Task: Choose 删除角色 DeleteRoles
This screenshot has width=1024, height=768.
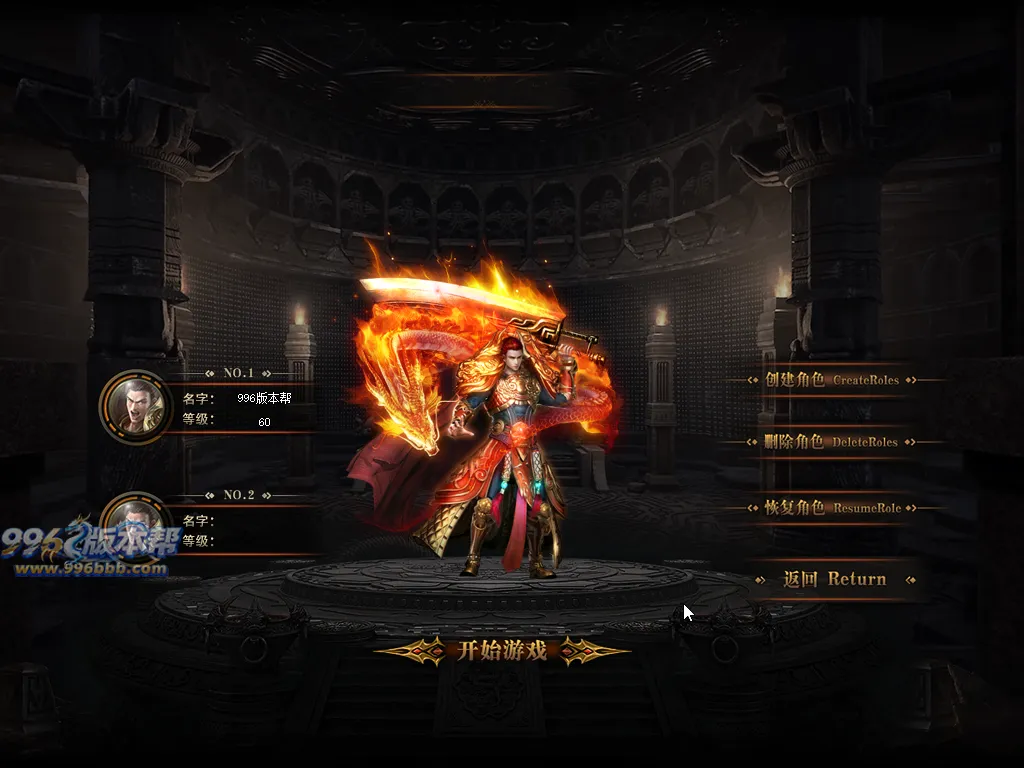Action: point(832,442)
